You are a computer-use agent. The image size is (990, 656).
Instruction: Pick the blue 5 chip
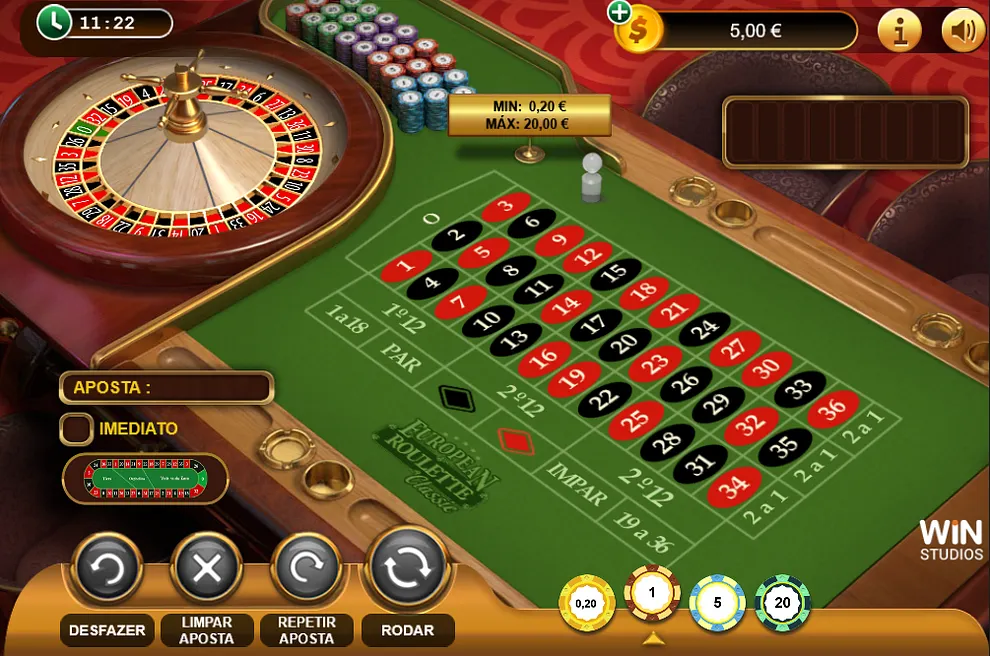[717, 603]
